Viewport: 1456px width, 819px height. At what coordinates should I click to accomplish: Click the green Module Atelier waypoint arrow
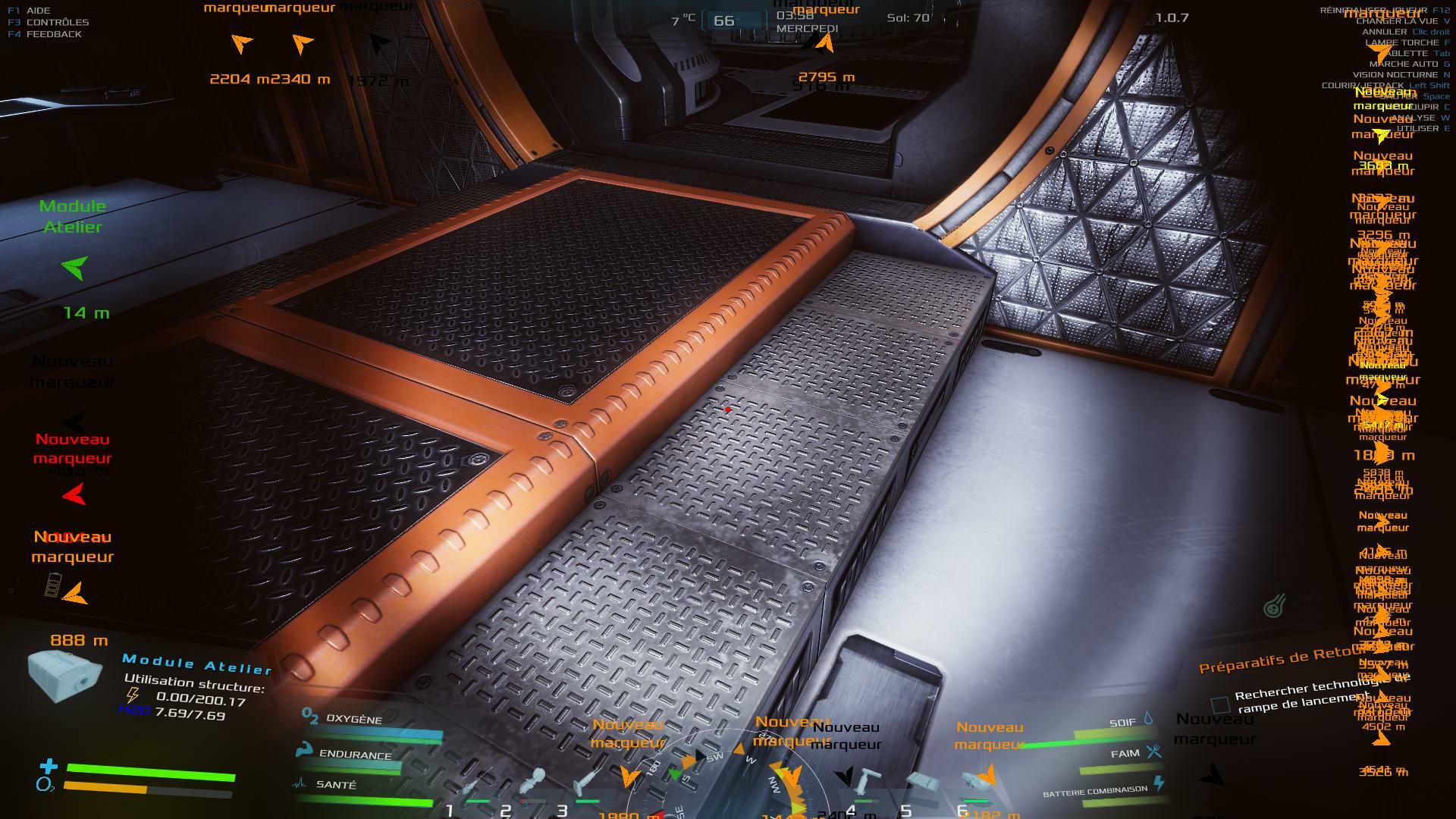(74, 267)
